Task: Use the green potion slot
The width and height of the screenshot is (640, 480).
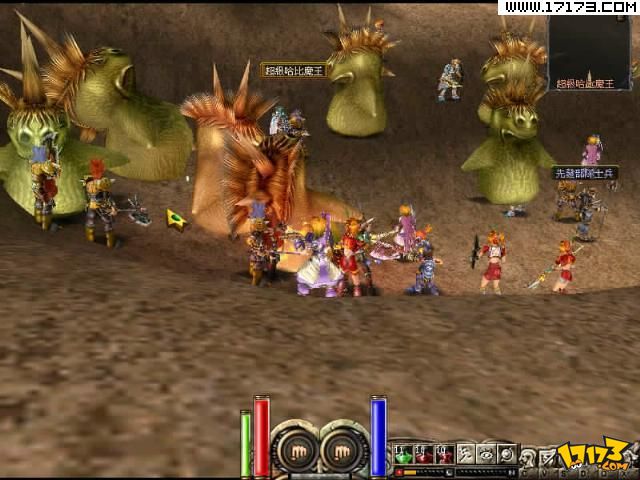Action: click(402, 453)
